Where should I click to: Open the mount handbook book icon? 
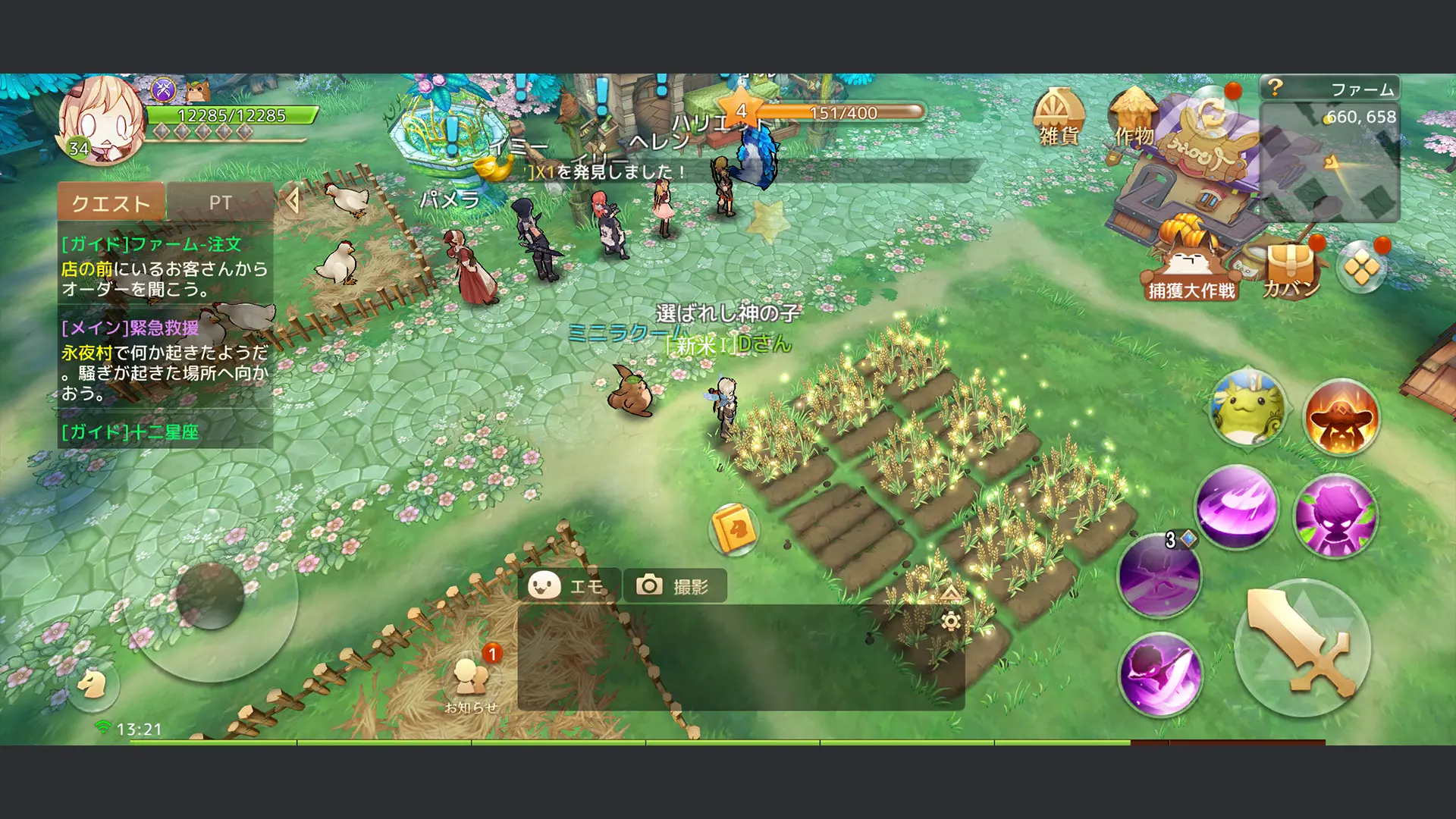733,529
